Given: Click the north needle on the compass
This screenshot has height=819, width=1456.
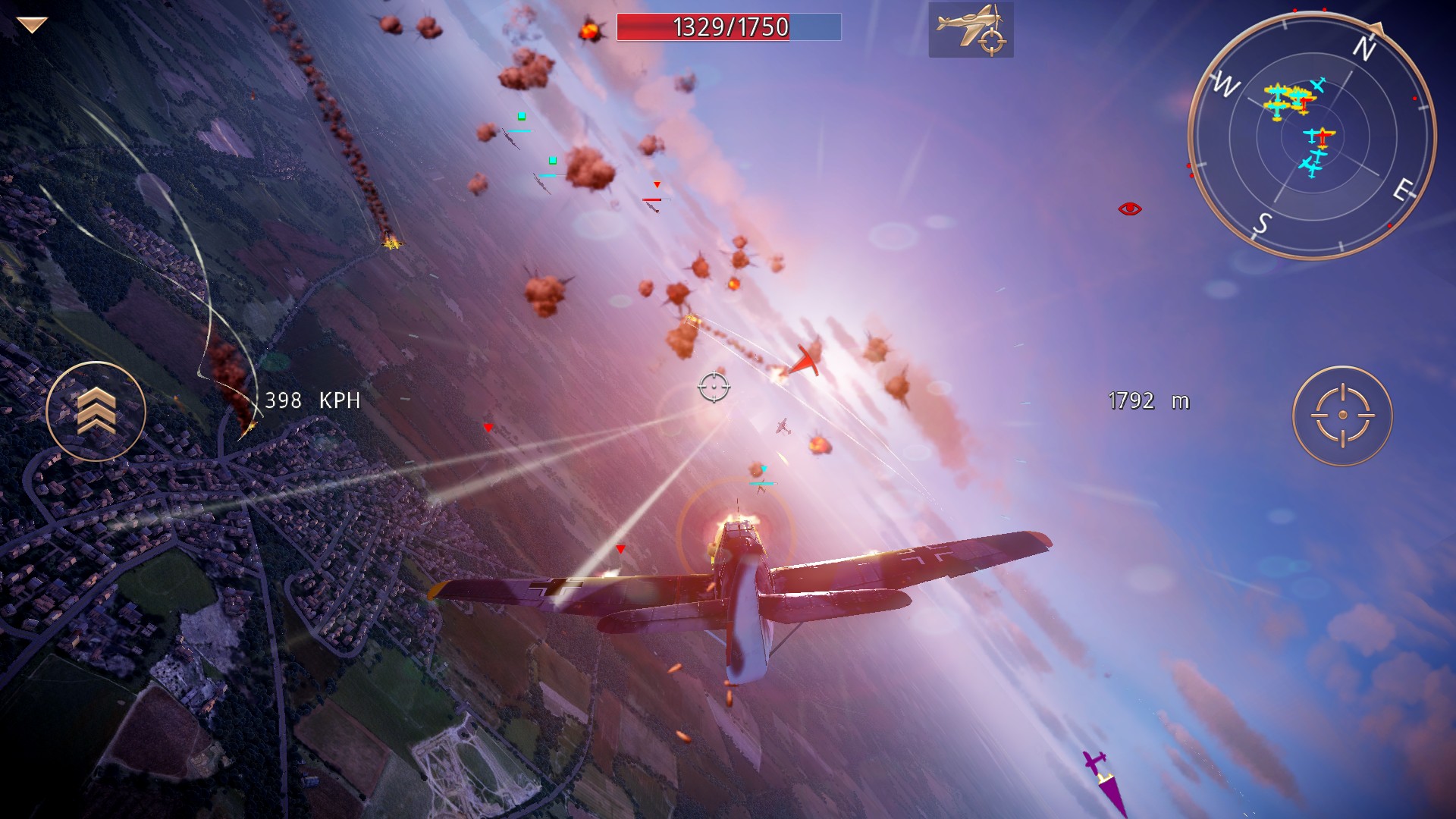Looking at the screenshot, I should [x=1376, y=31].
